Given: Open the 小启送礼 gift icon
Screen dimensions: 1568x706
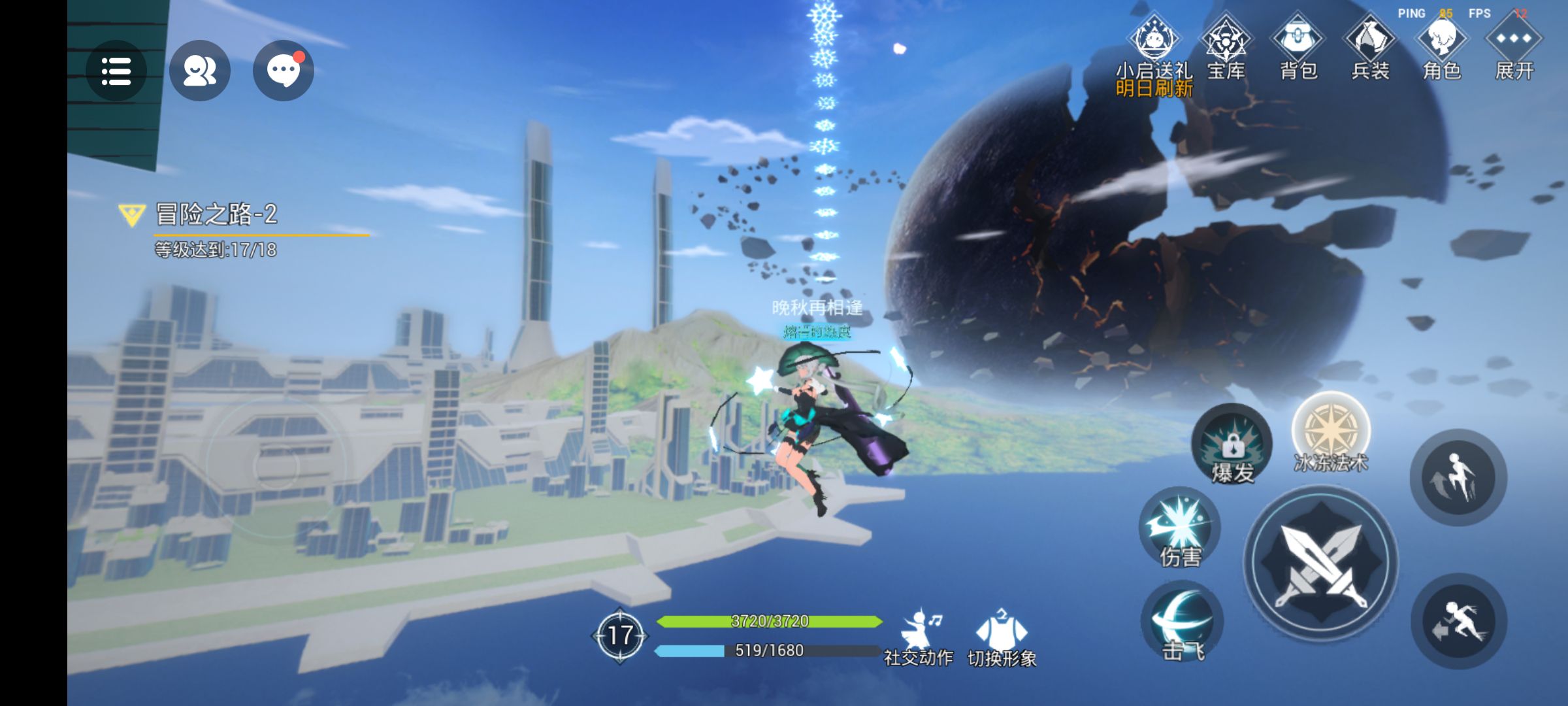Looking at the screenshot, I should [1154, 42].
